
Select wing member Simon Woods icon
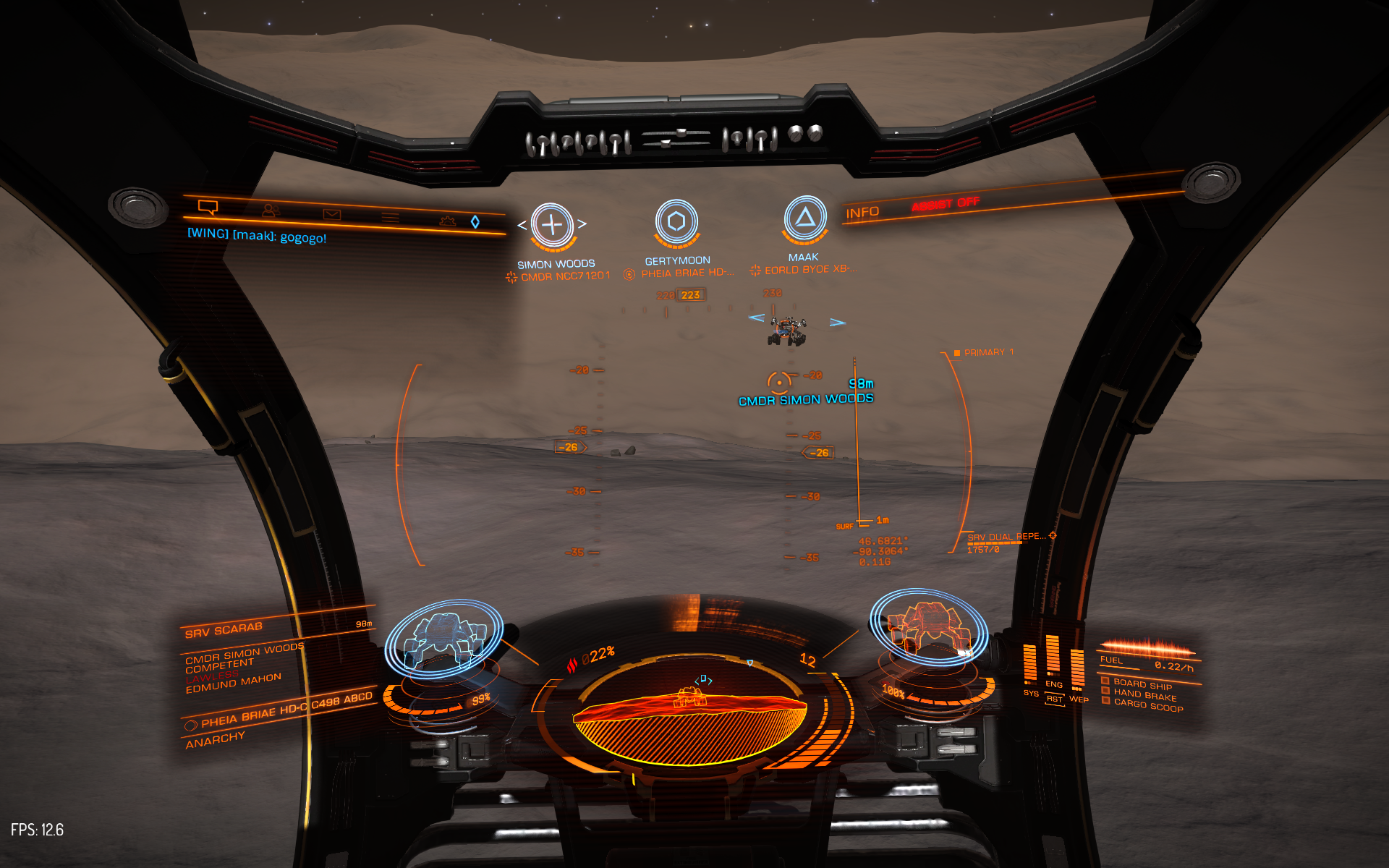click(x=552, y=224)
